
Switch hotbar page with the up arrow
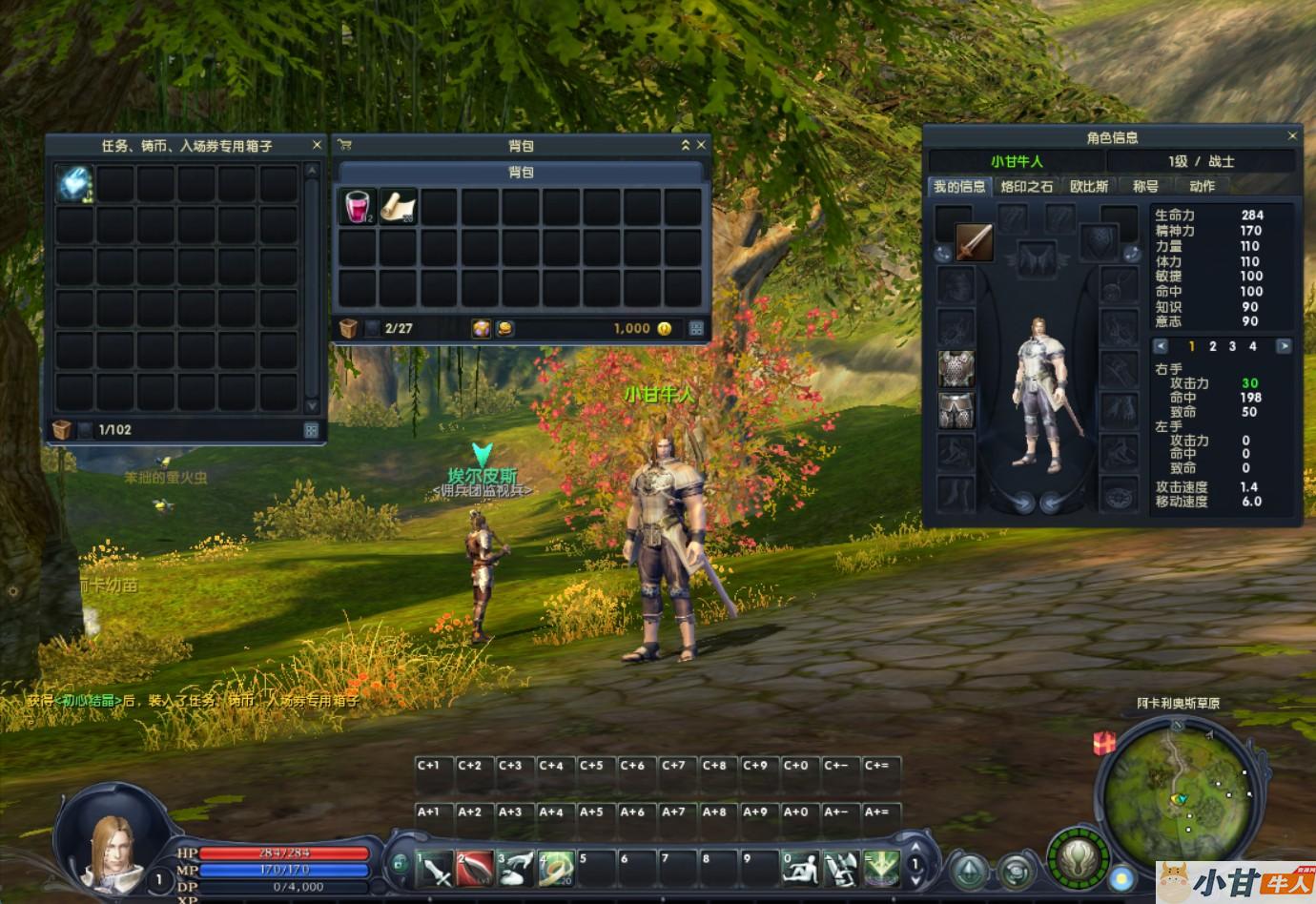[x=915, y=848]
